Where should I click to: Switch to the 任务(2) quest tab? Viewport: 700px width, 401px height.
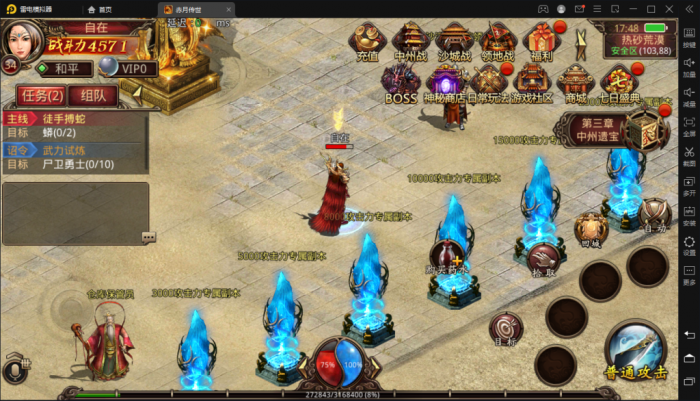41,96
